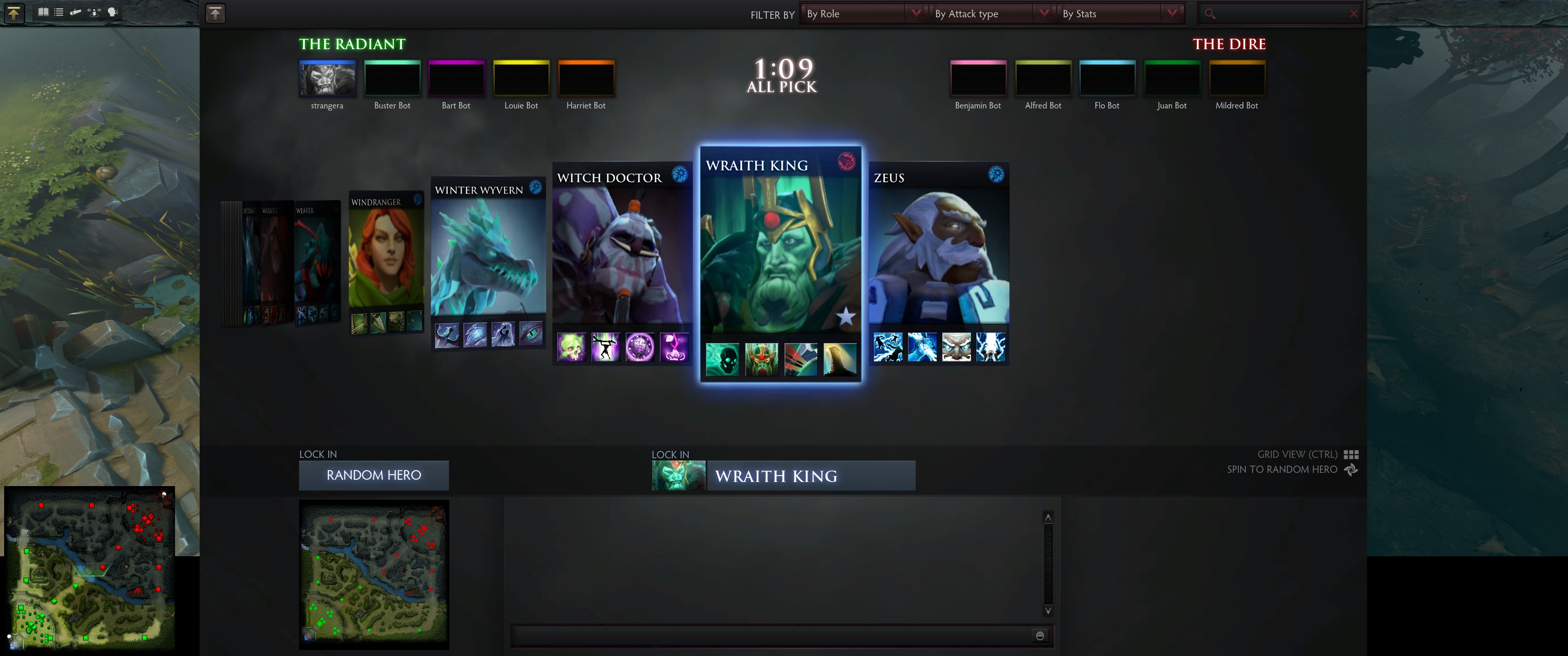The width and height of the screenshot is (1568, 656).
Task: Click the hero search field
Action: [x=1278, y=13]
